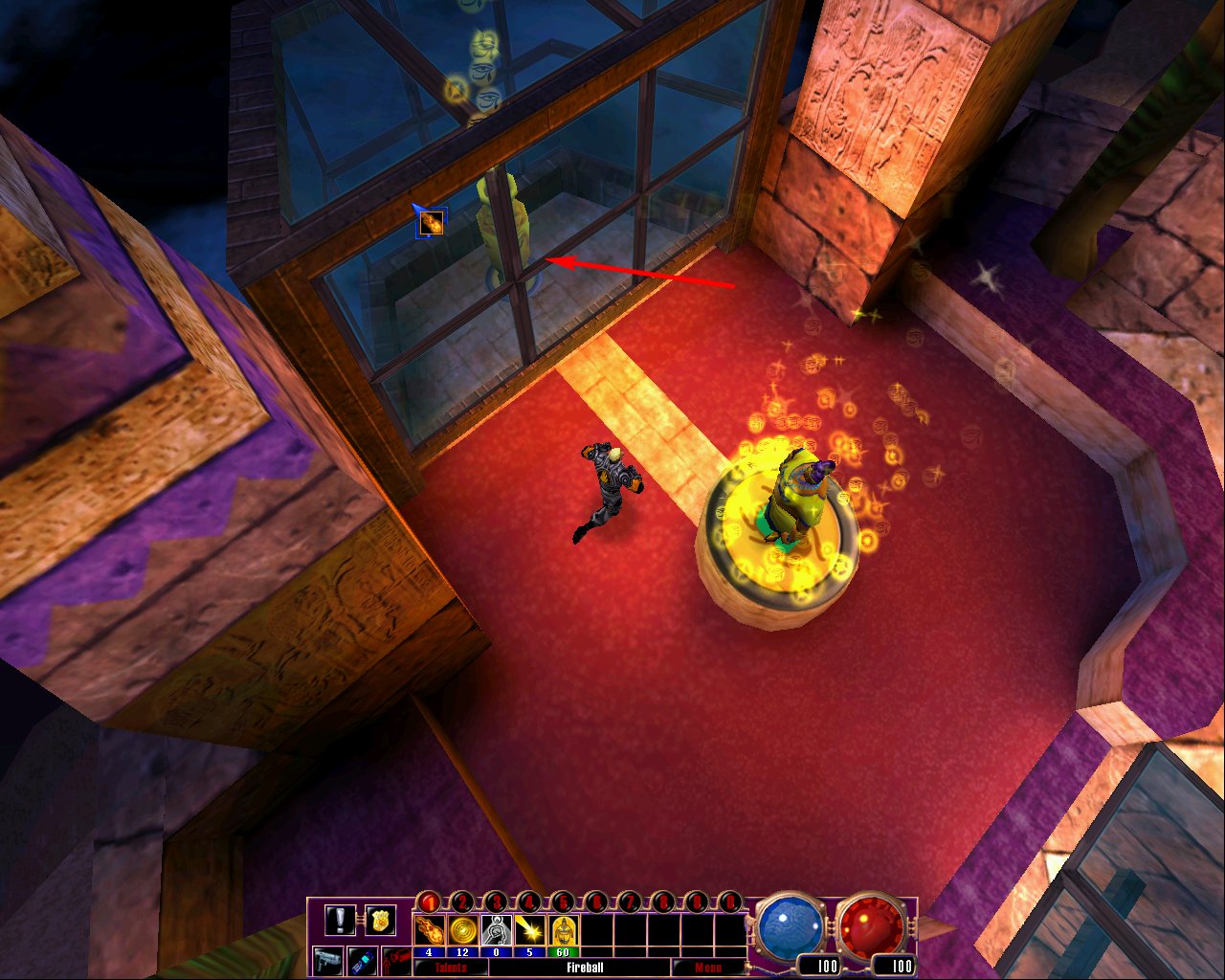Click the red device item icon
The height and width of the screenshot is (980, 1225).
coord(397,959)
